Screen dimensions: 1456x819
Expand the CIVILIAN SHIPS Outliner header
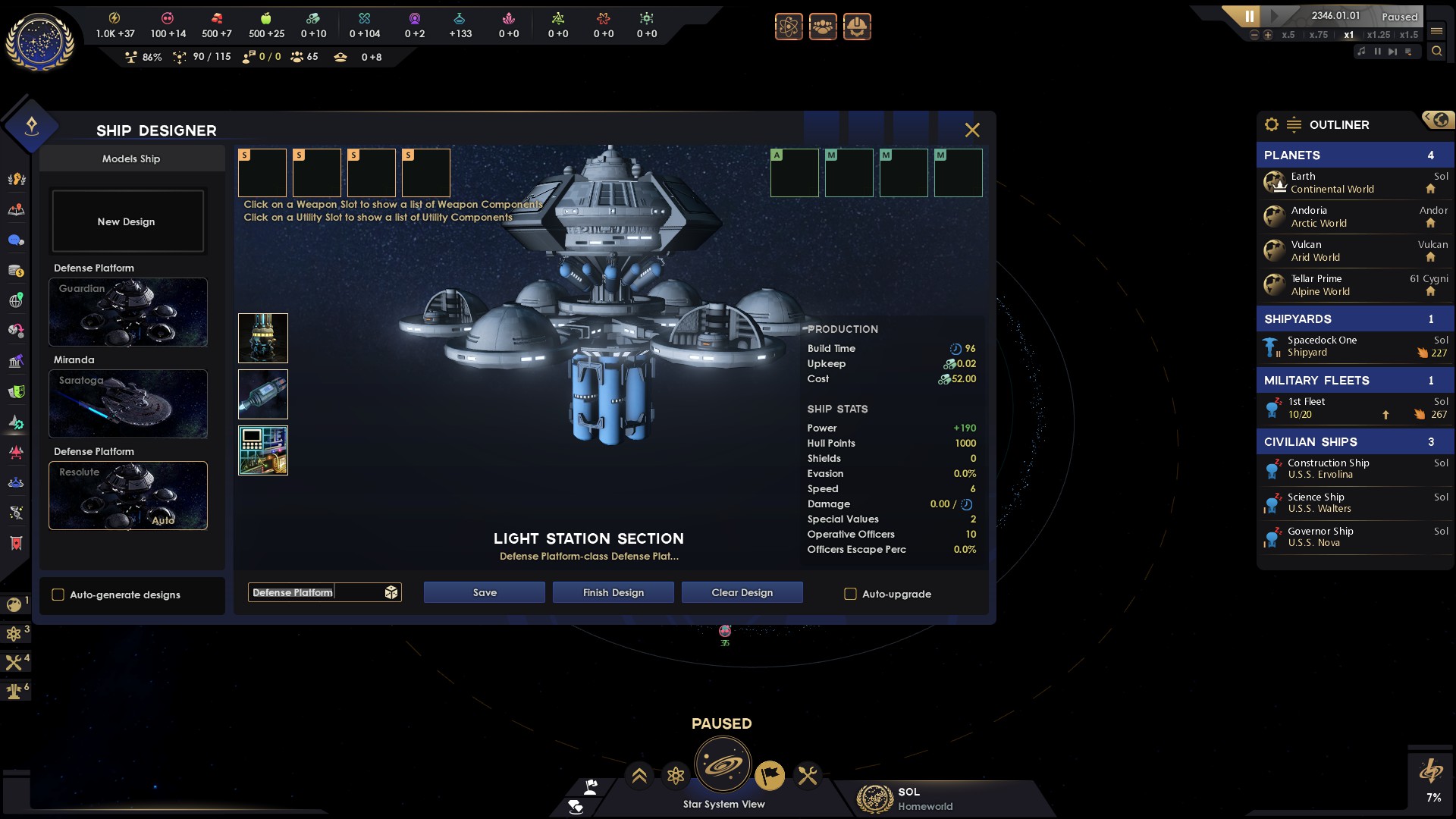1355,441
